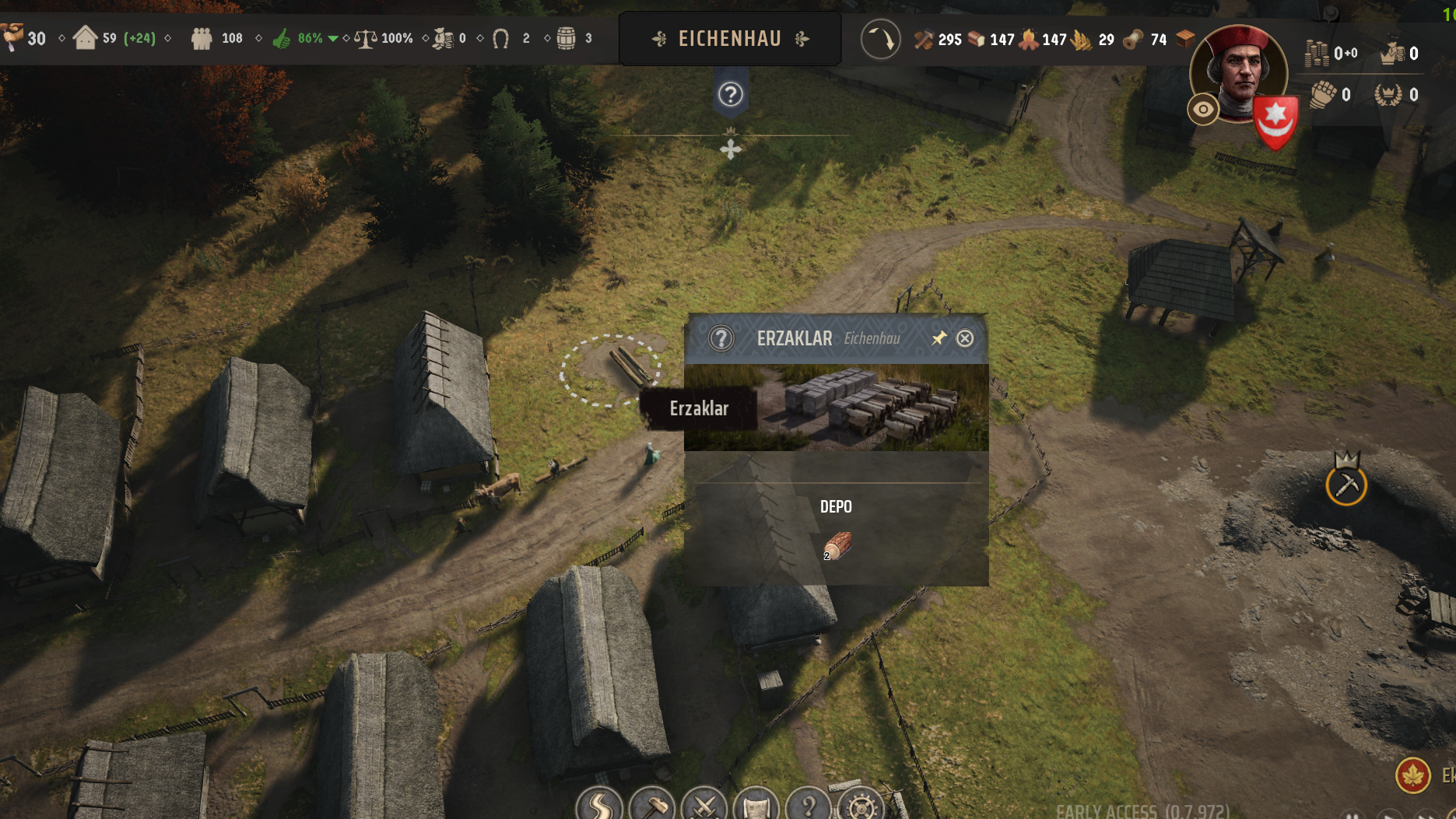
Task: Click the red coat of arms shield
Action: (x=1275, y=121)
